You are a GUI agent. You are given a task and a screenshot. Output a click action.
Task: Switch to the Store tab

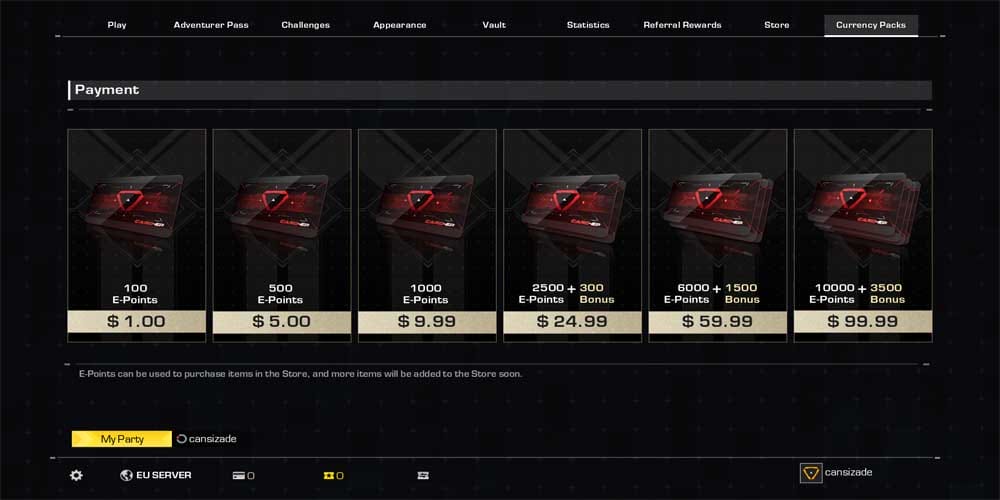pyautogui.click(x=776, y=25)
